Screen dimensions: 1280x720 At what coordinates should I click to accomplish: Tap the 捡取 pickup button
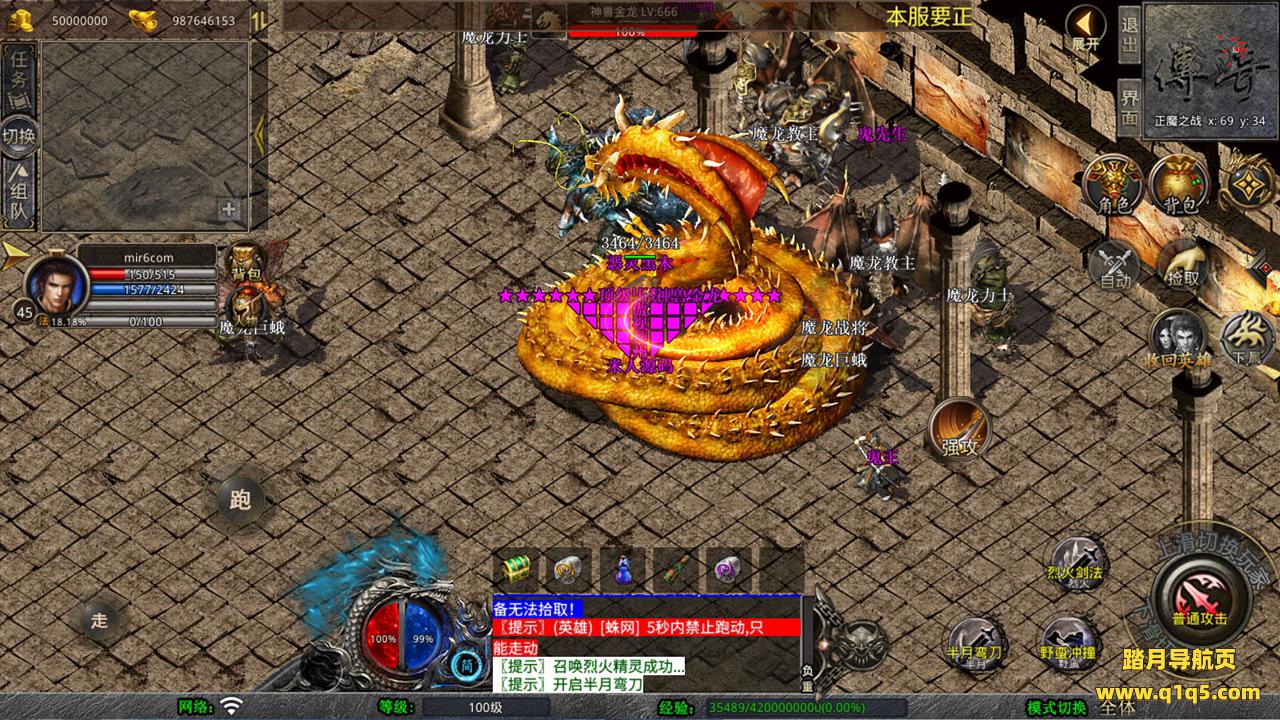[1182, 265]
